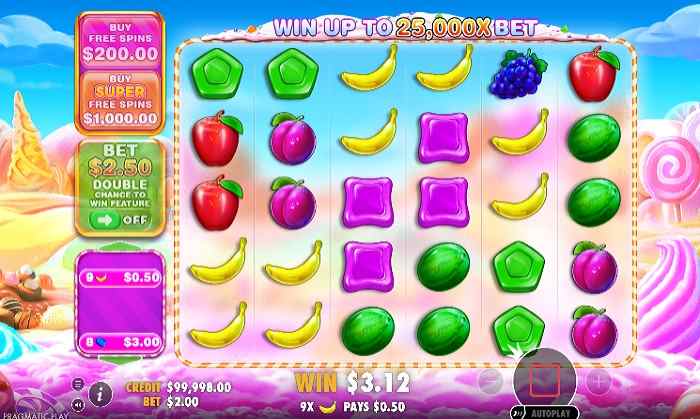
Task: Buy Free Spins for $200.00
Action: point(118,41)
